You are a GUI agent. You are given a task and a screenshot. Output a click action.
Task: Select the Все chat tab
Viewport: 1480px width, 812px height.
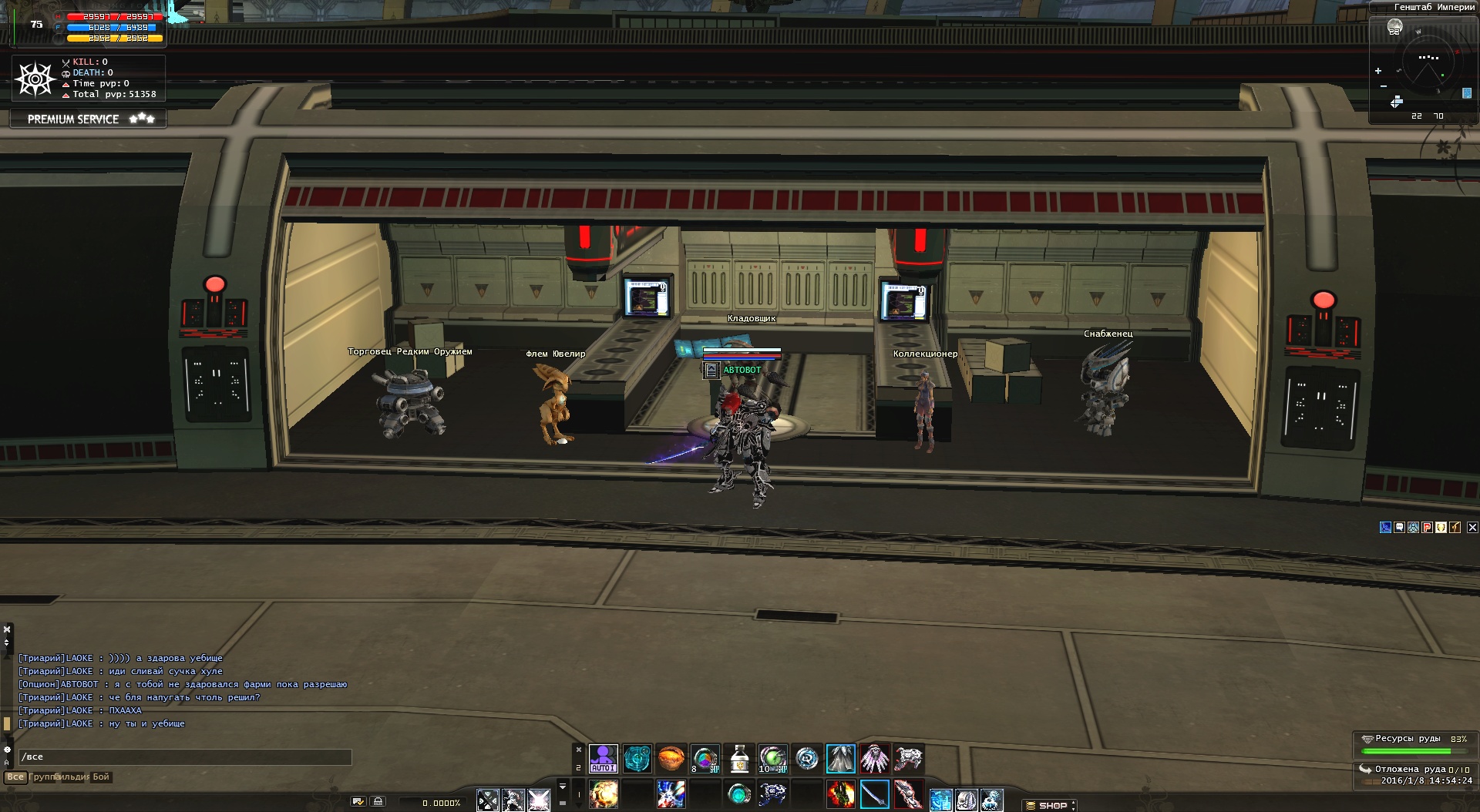click(x=15, y=777)
